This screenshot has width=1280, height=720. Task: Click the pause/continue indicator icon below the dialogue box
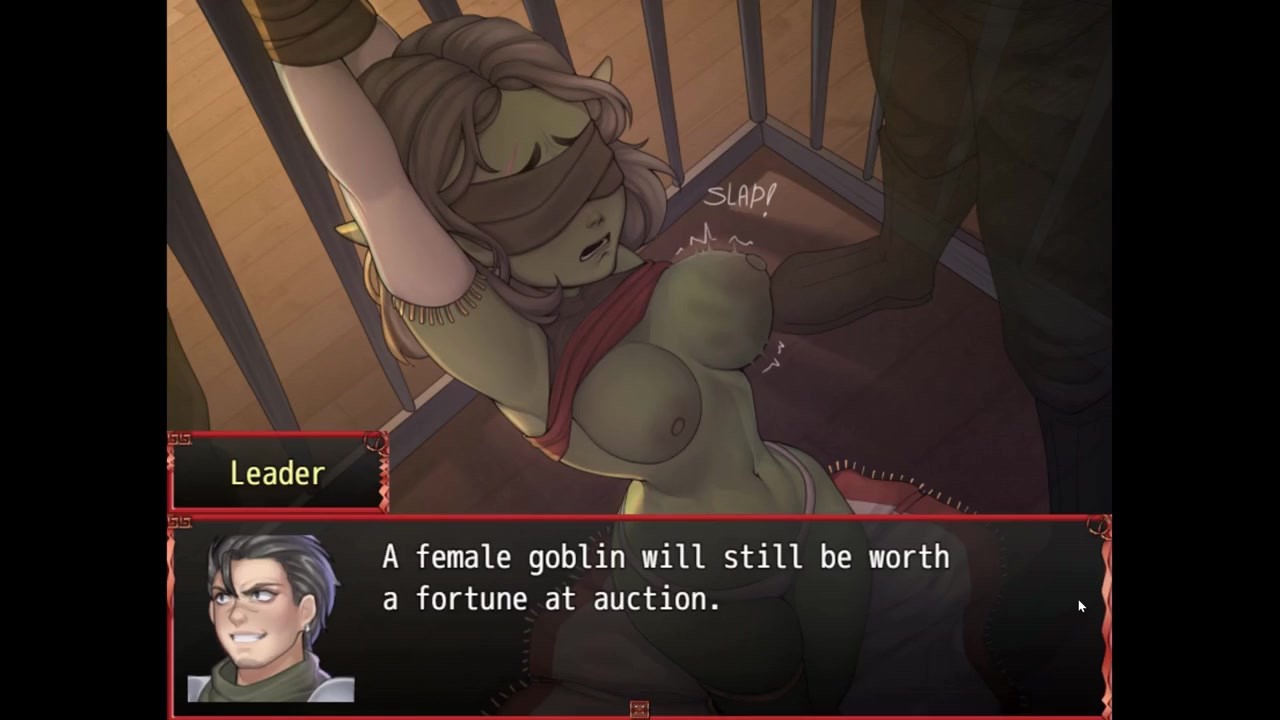639,708
